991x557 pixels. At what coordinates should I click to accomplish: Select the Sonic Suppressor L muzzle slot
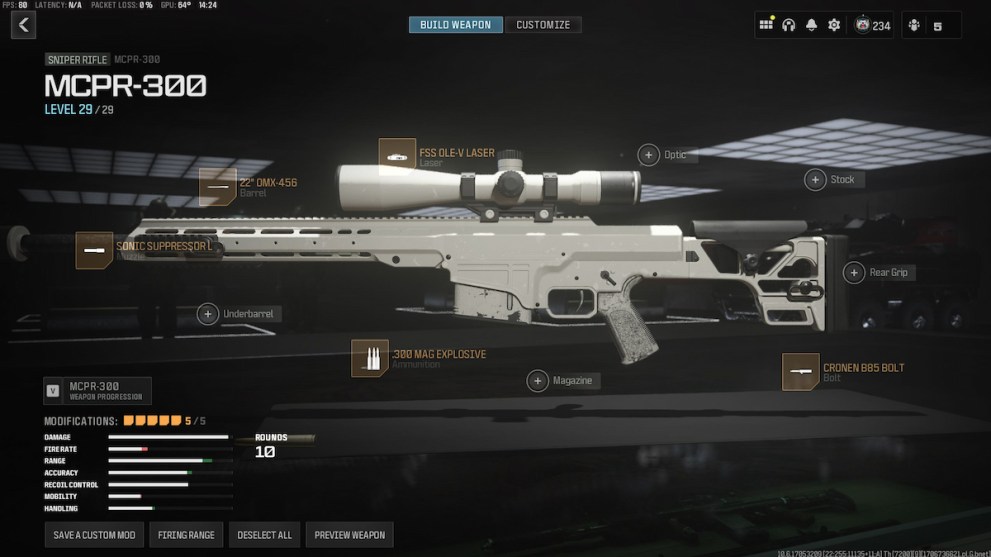coord(95,250)
